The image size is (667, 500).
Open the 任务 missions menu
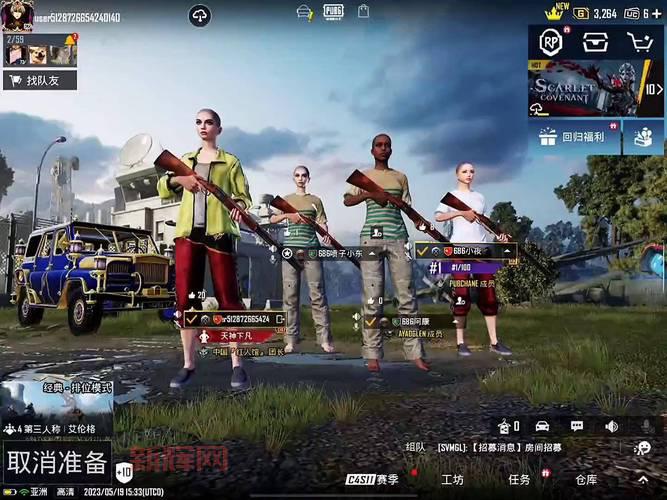519,479
